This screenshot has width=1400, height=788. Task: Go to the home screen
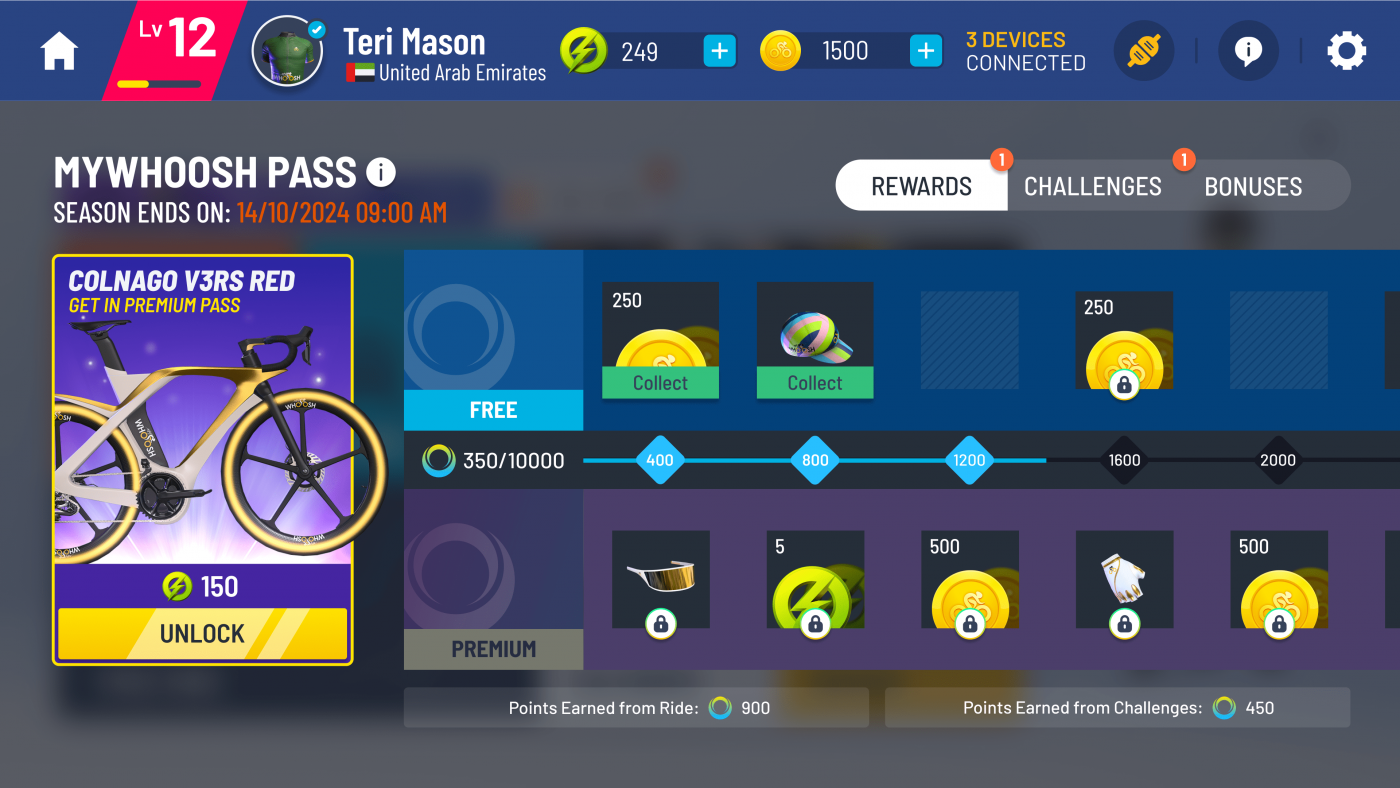pyautogui.click(x=59, y=52)
